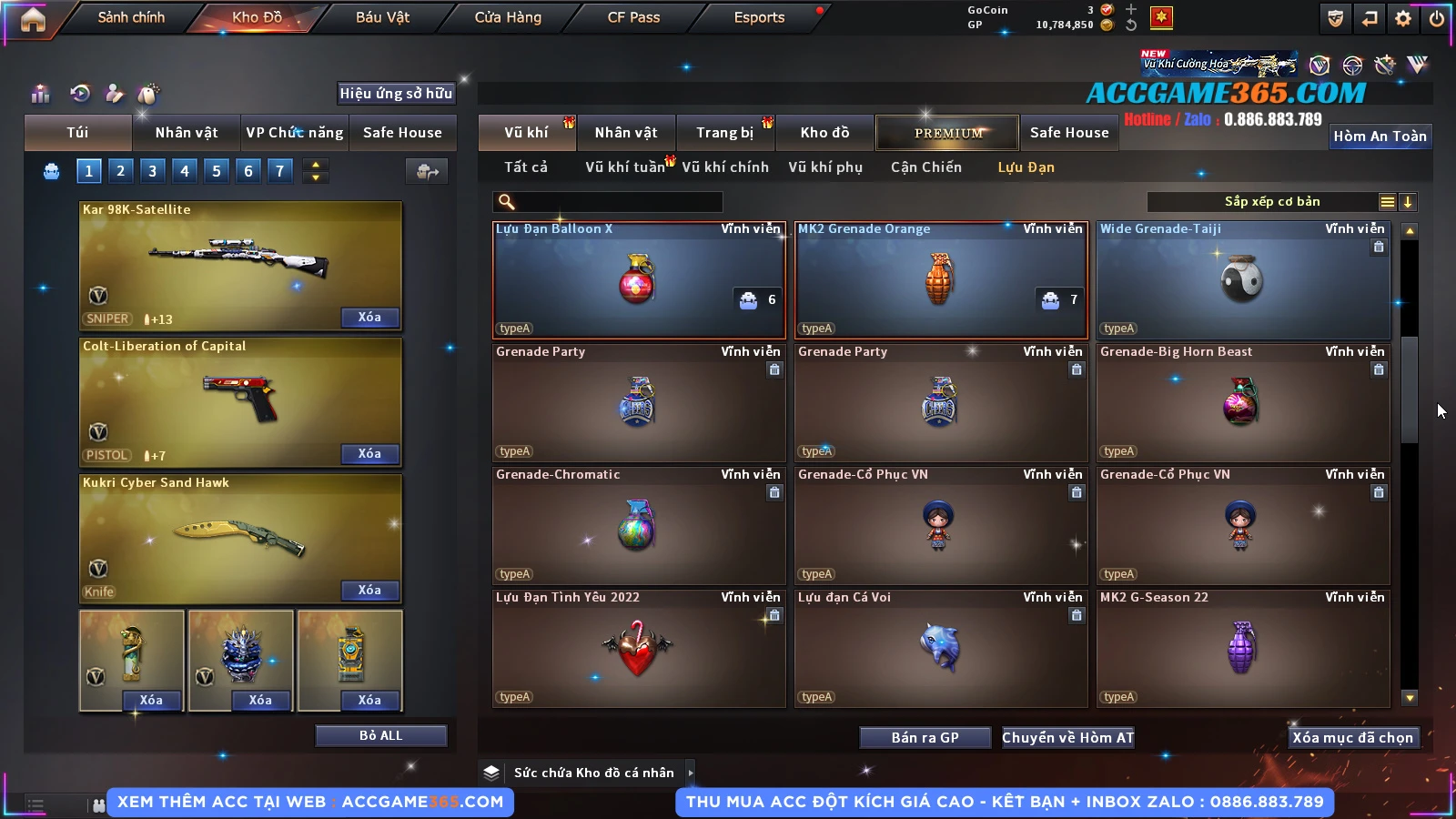Click the Bỏ ALL button
Image resolution: width=1456 pixels, height=819 pixels.
pyautogui.click(x=380, y=735)
